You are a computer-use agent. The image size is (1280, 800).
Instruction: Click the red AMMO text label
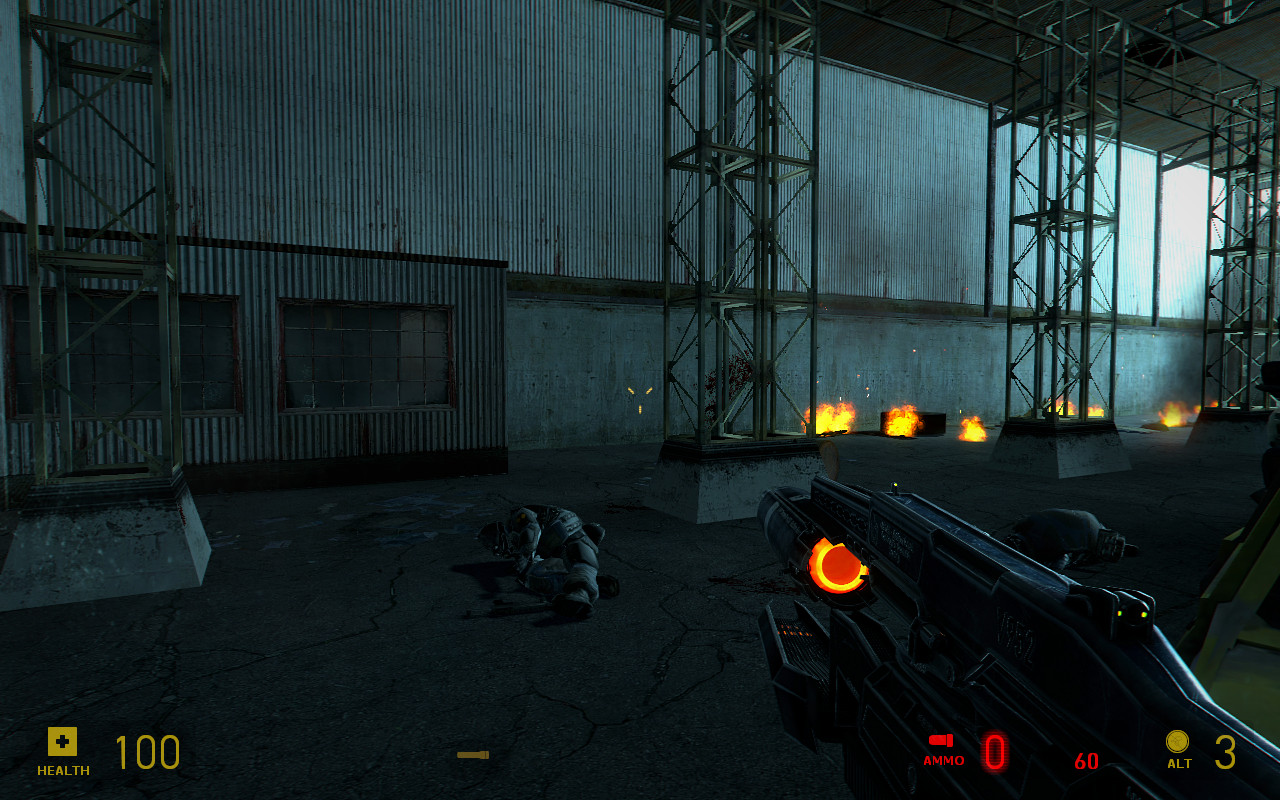pos(944,760)
